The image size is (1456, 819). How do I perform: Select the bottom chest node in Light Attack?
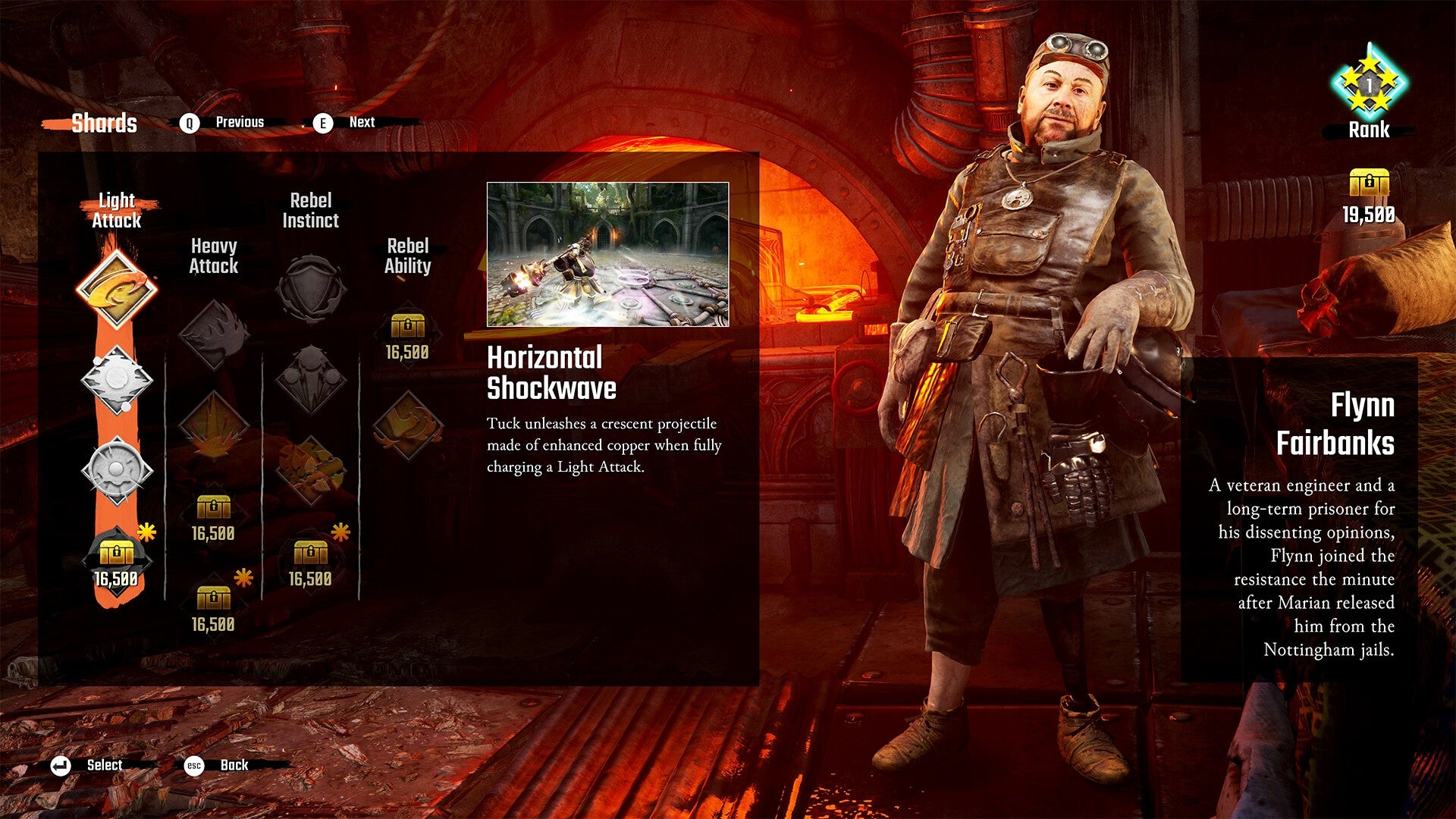[x=118, y=554]
